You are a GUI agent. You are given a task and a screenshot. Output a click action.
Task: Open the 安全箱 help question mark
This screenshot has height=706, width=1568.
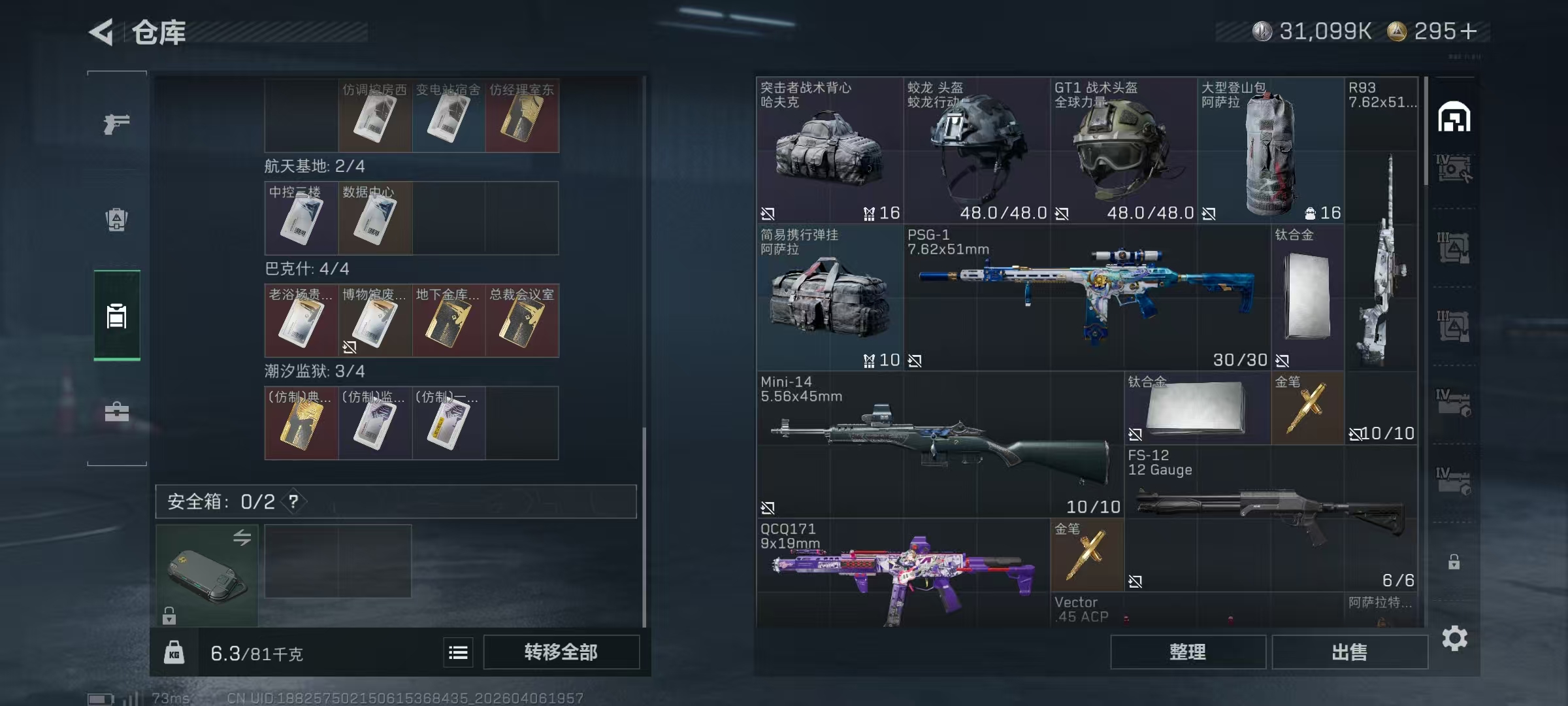pyautogui.click(x=293, y=501)
